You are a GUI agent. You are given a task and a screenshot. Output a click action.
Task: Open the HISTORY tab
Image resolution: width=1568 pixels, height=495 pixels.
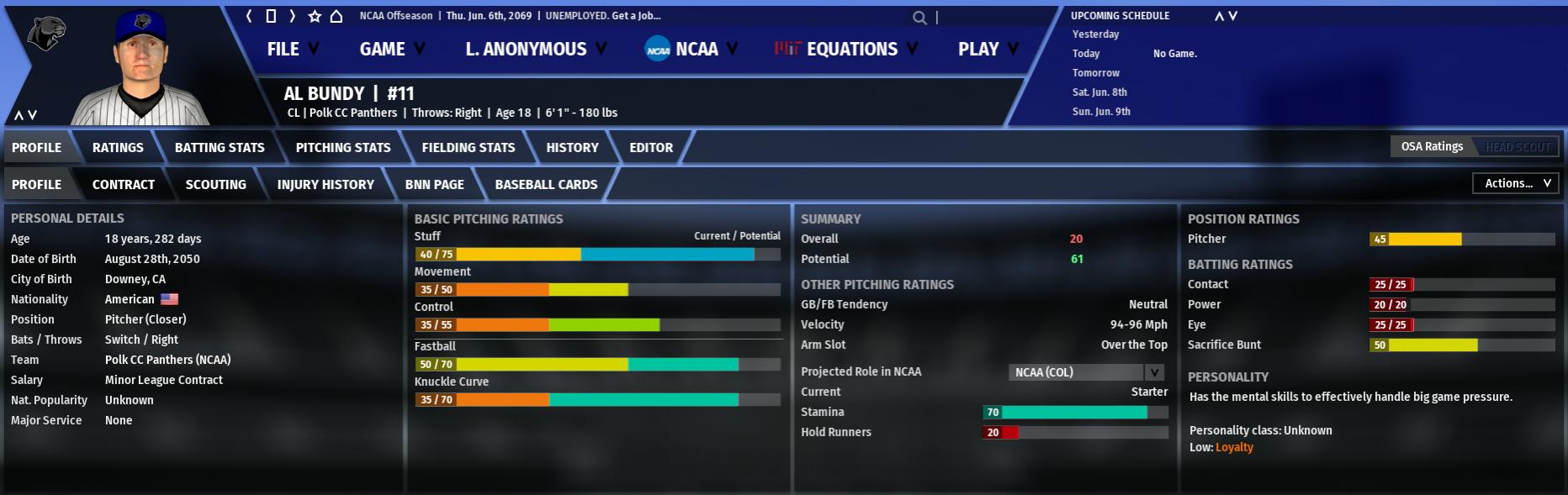click(572, 148)
